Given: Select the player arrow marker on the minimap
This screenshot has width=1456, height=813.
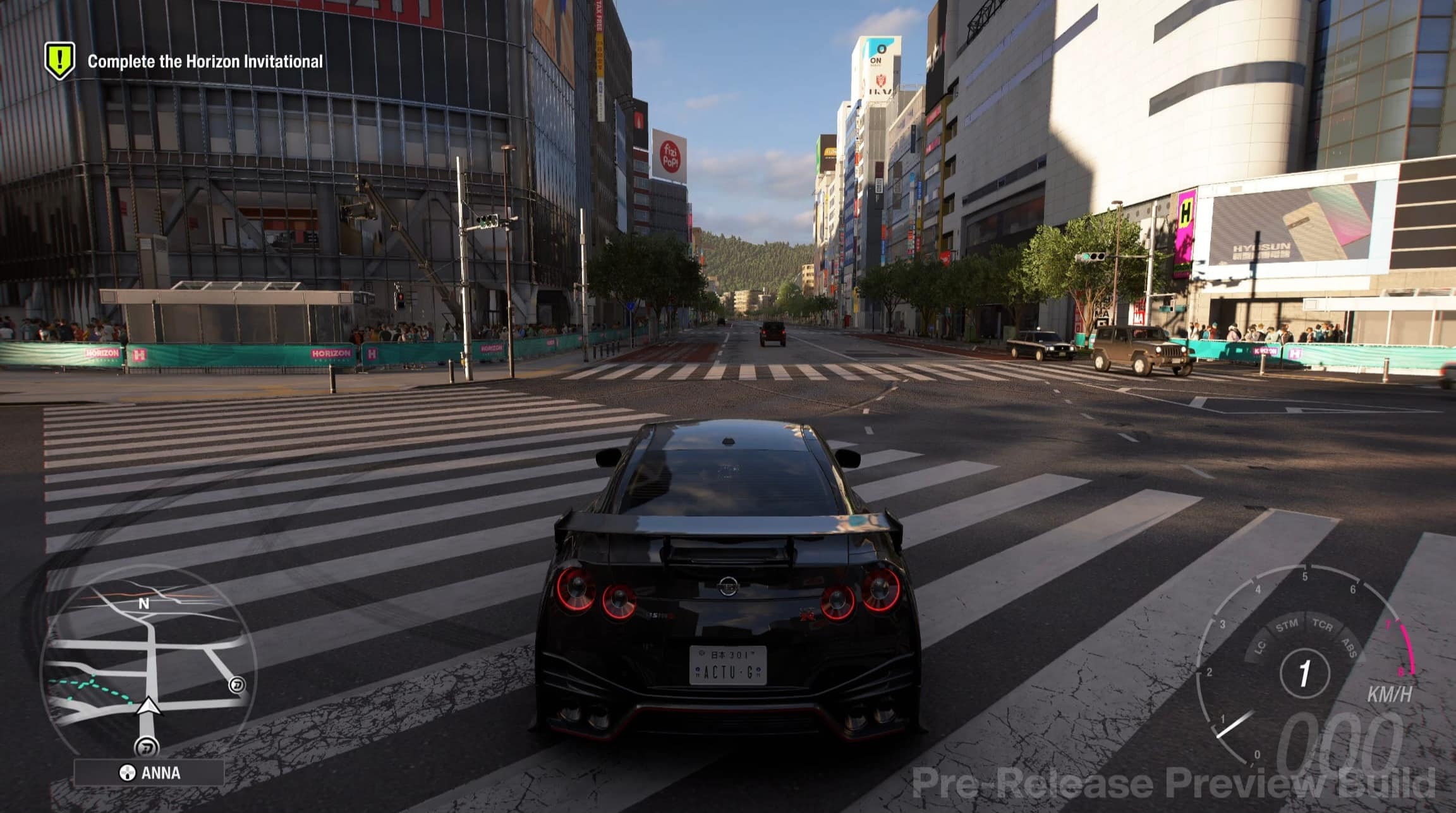Looking at the screenshot, I should pyautogui.click(x=148, y=707).
